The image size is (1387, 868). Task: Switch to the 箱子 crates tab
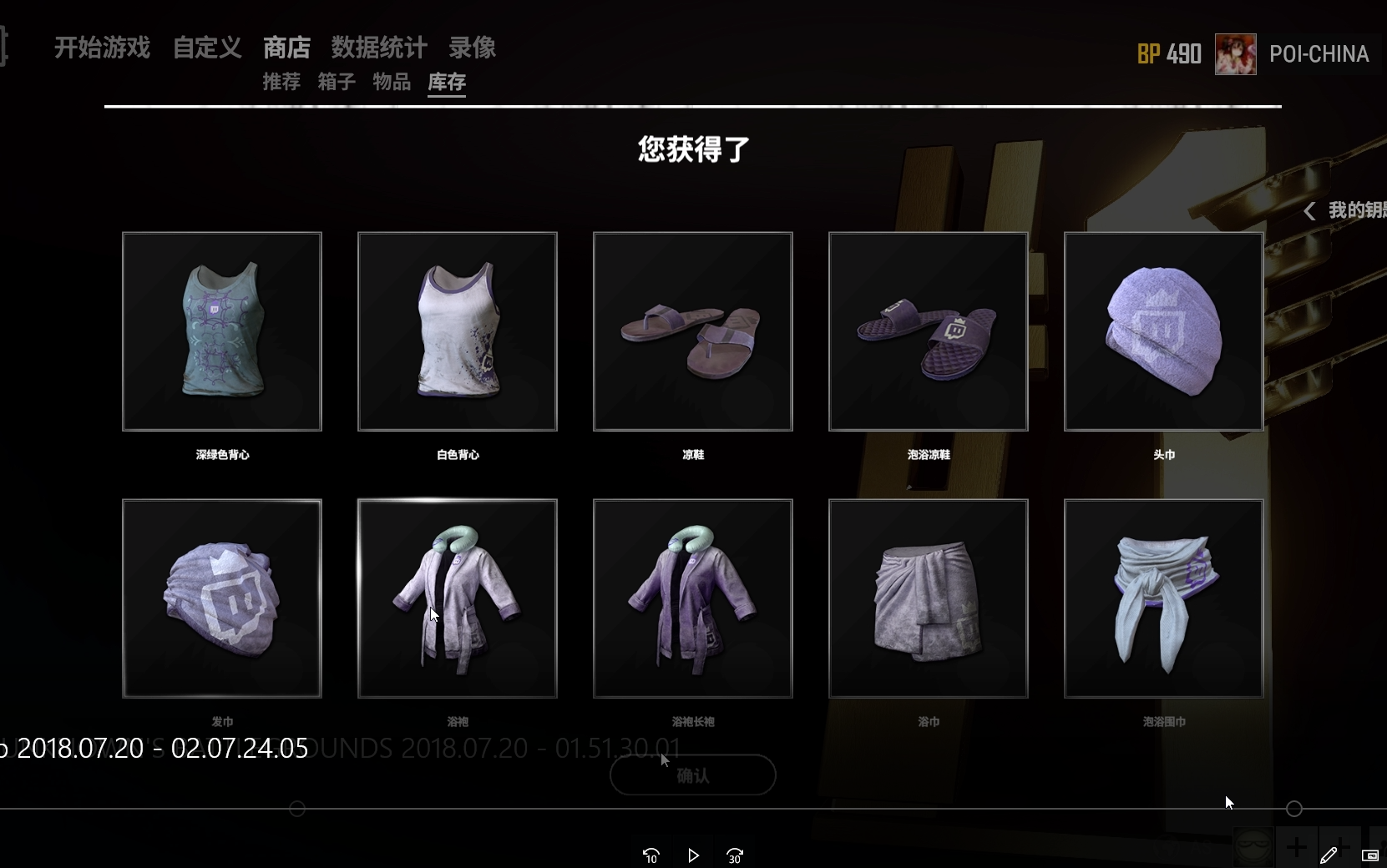337,82
